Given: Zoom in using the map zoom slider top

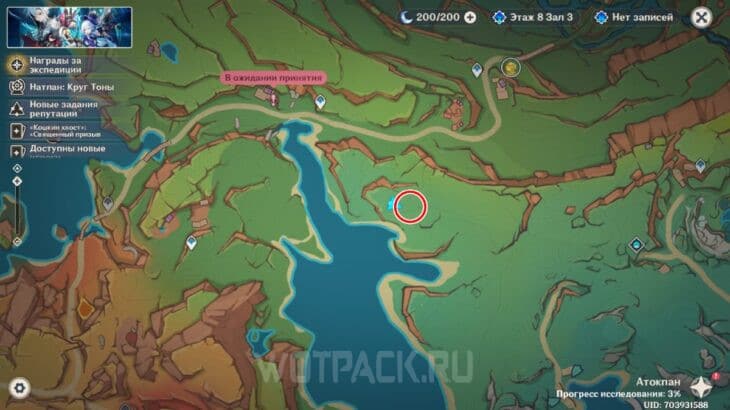Looking at the screenshot, I should point(17,169).
